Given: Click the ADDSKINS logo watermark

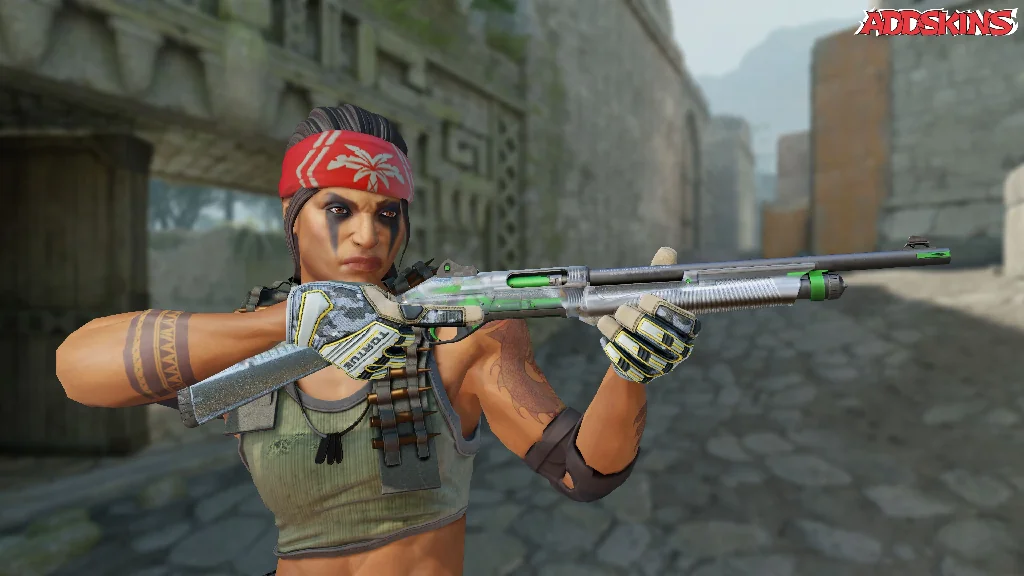Looking at the screenshot, I should coord(936,23).
